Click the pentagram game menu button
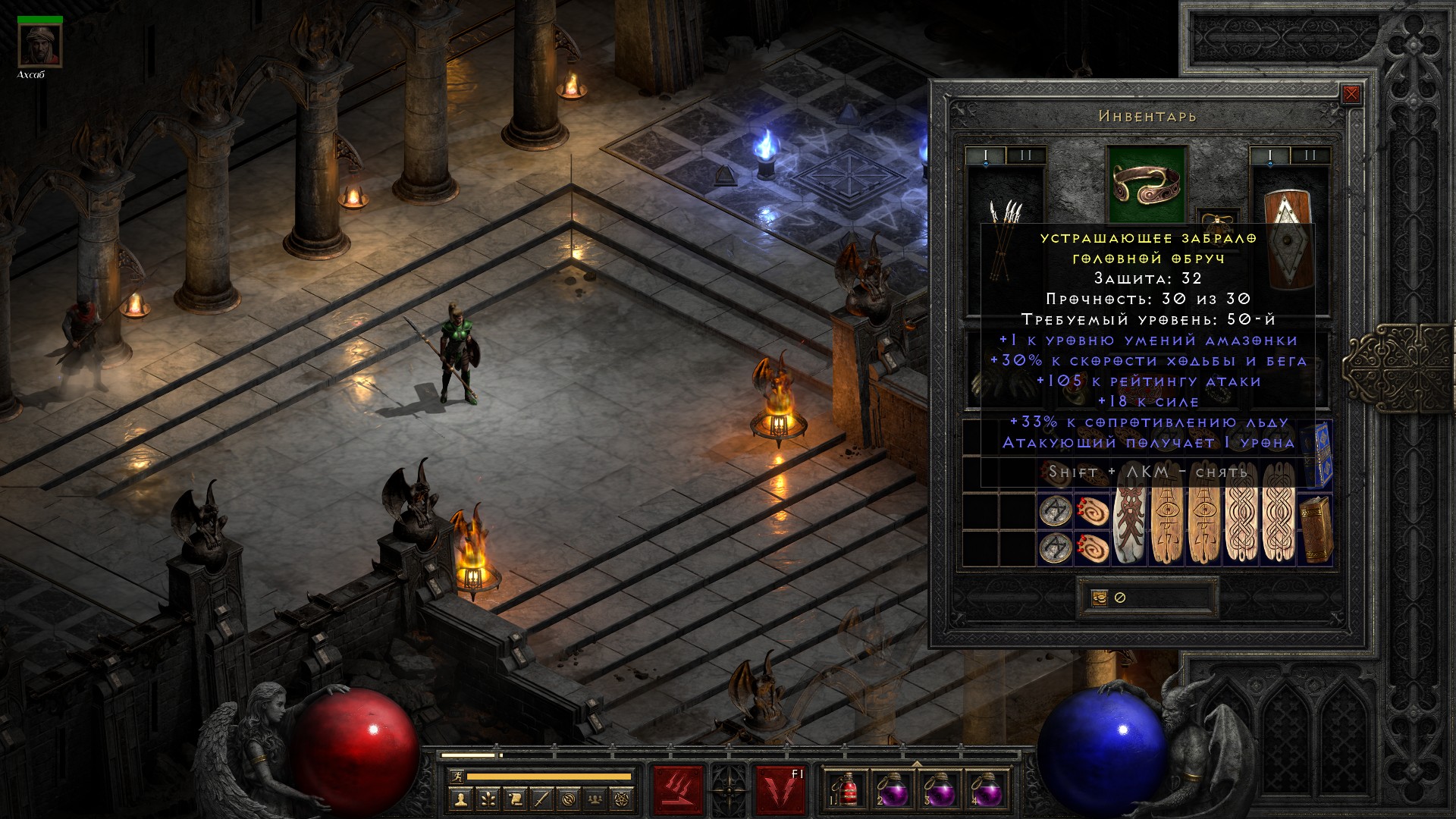 pos(623,799)
